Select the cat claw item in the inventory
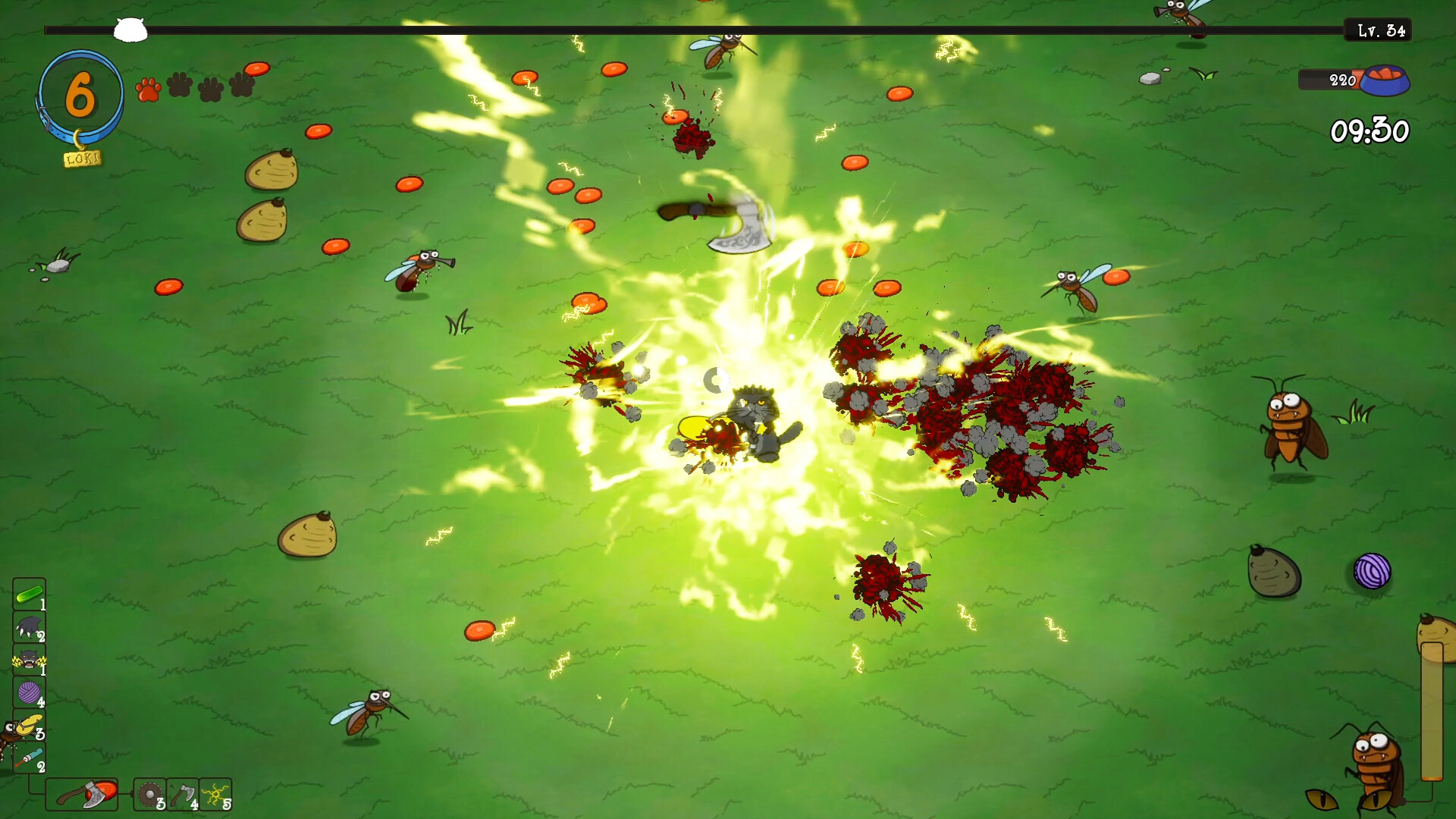 point(28,627)
